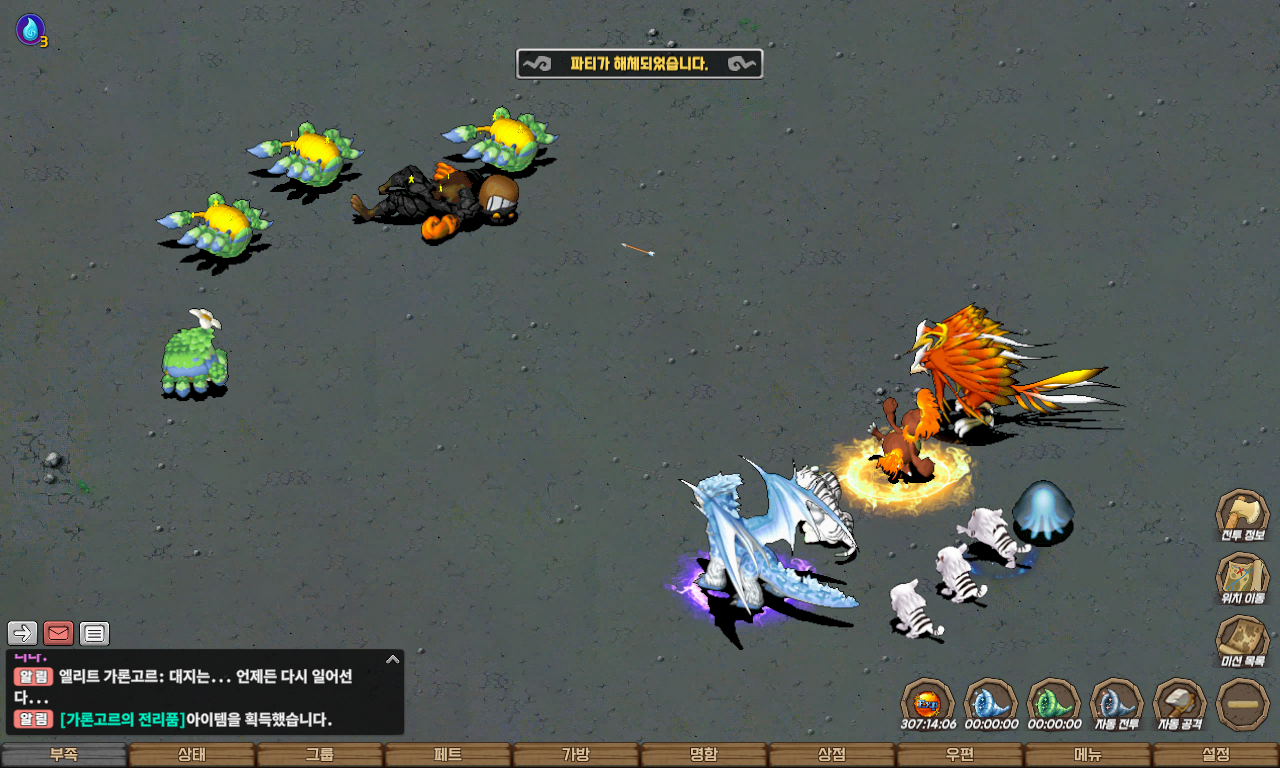Open the red envelope mail button above chat
Viewport: 1280px width, 768px height.
point(59,633)
